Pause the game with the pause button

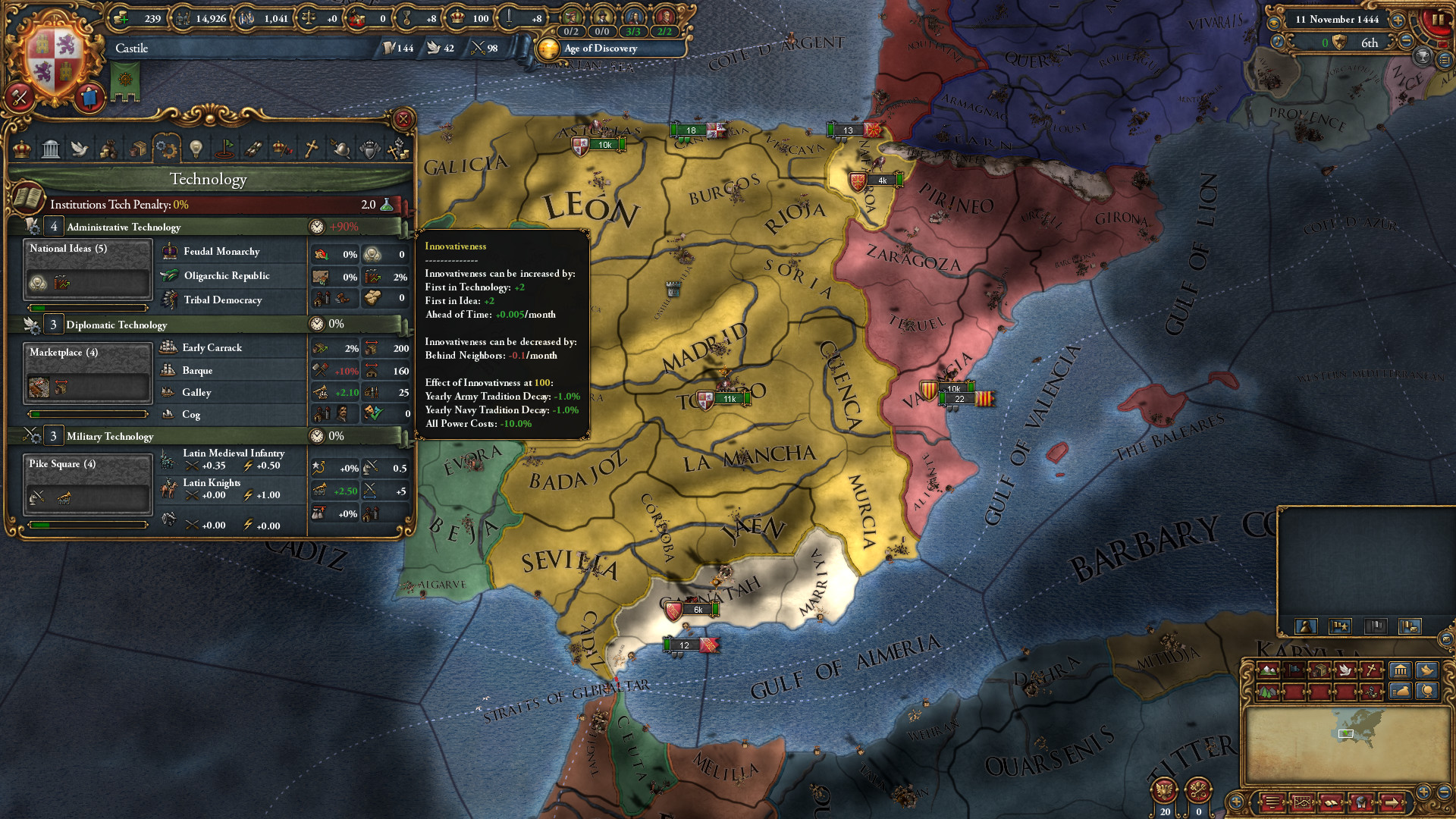pos(1439,19)
